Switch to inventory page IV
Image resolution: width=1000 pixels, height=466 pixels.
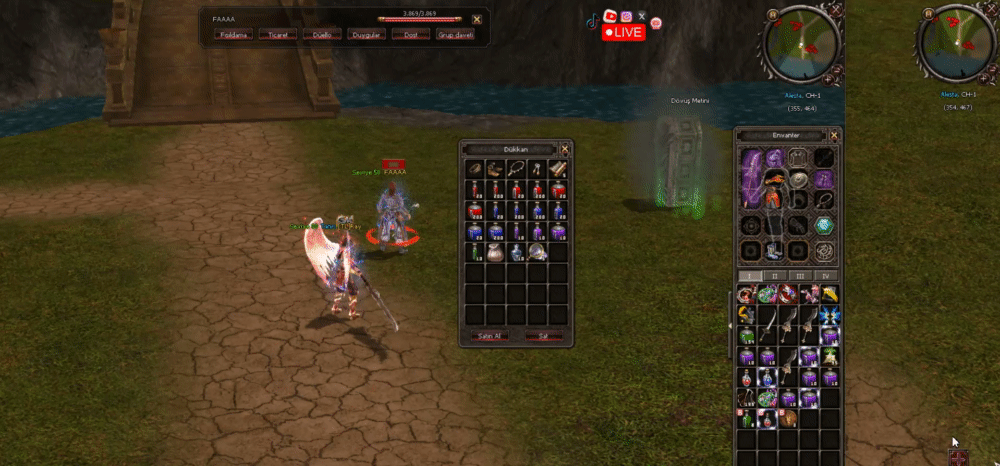825,275
